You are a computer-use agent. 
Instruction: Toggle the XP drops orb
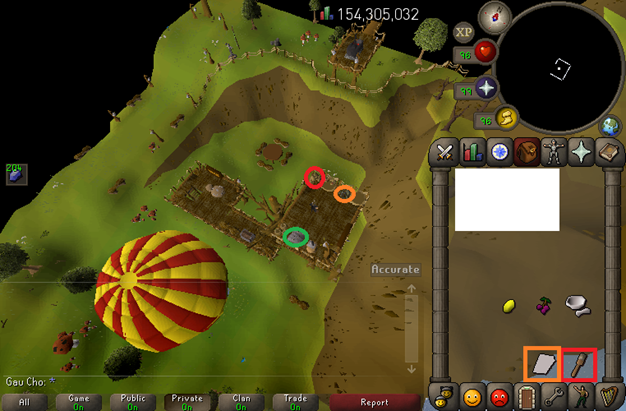464,30
